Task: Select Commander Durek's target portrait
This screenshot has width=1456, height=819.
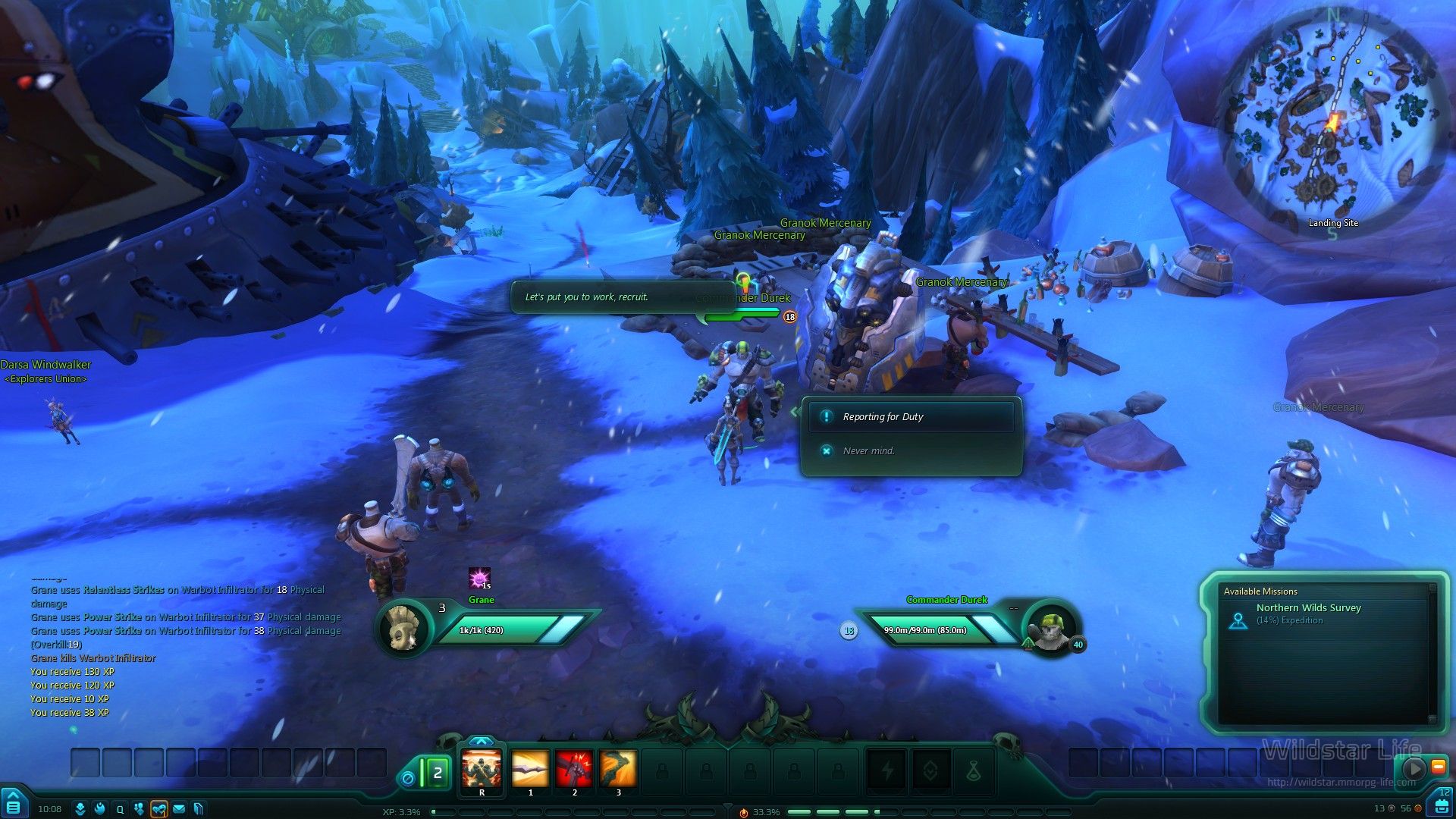Action: coord(1051,628)
